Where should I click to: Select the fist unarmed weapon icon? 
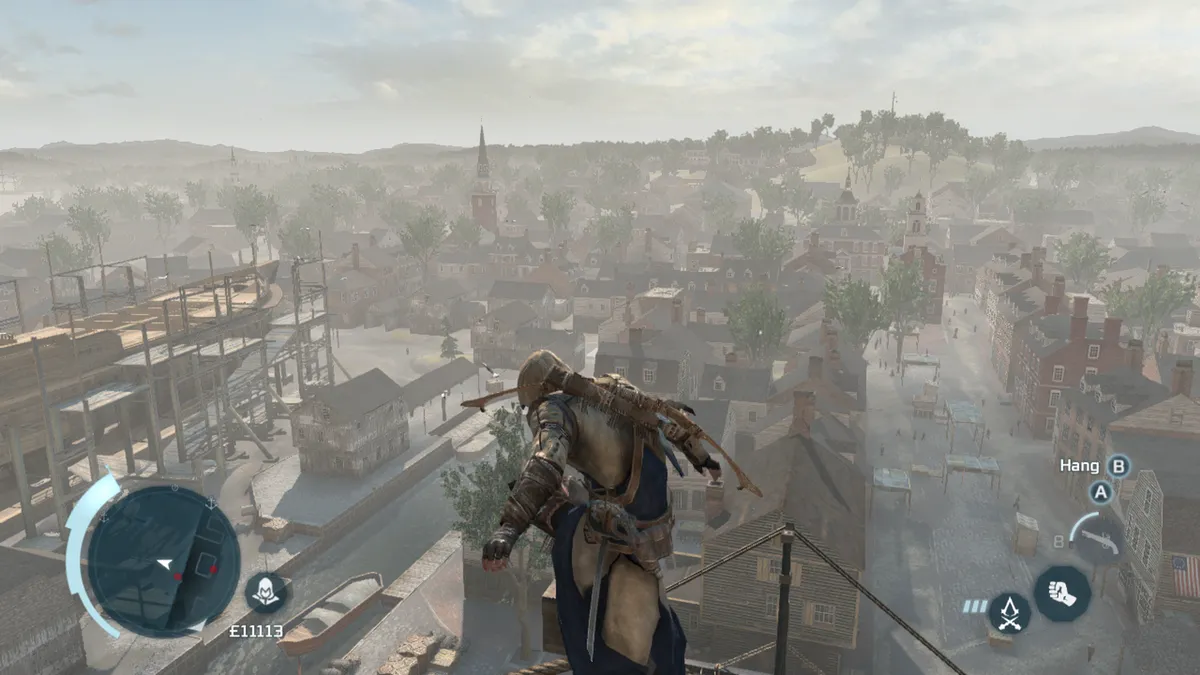(1061, 593)
